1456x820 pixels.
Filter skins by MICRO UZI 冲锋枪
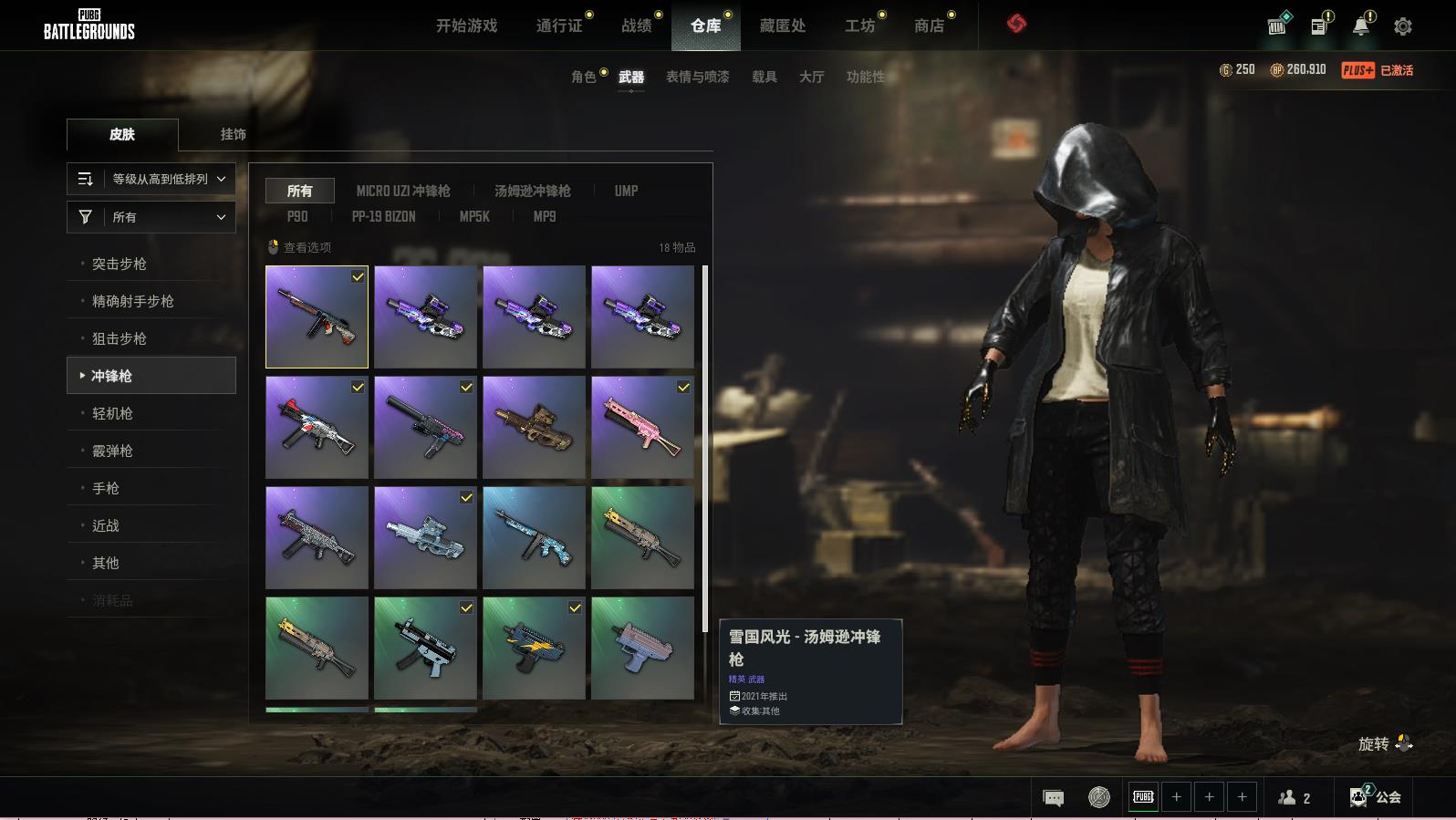point(403,191)
